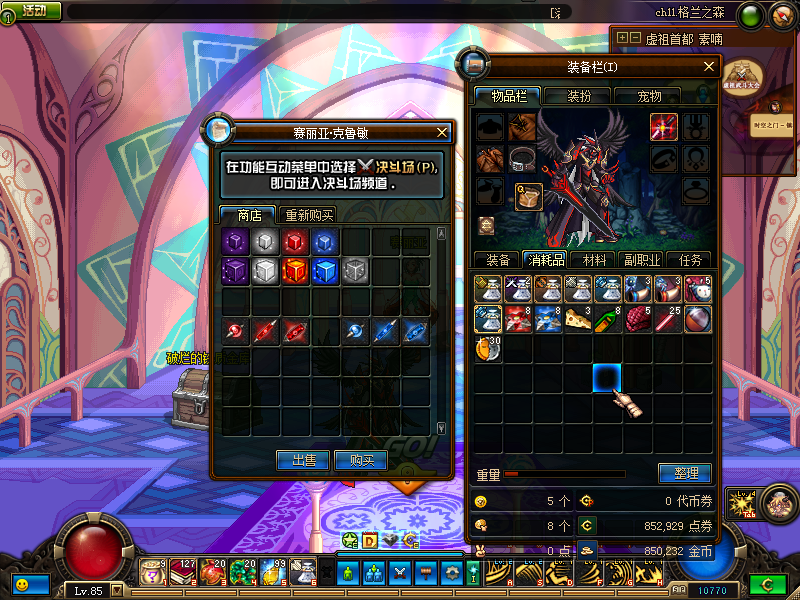Screen dimensions: 800x600
Task: Click the yellow smiley emote button
Action: coord(21,583)
